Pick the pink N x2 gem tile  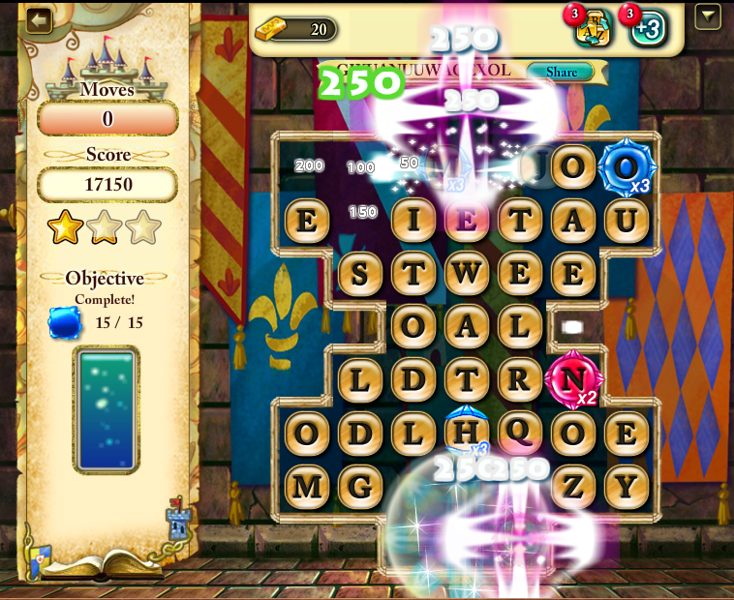click(573, 380)
